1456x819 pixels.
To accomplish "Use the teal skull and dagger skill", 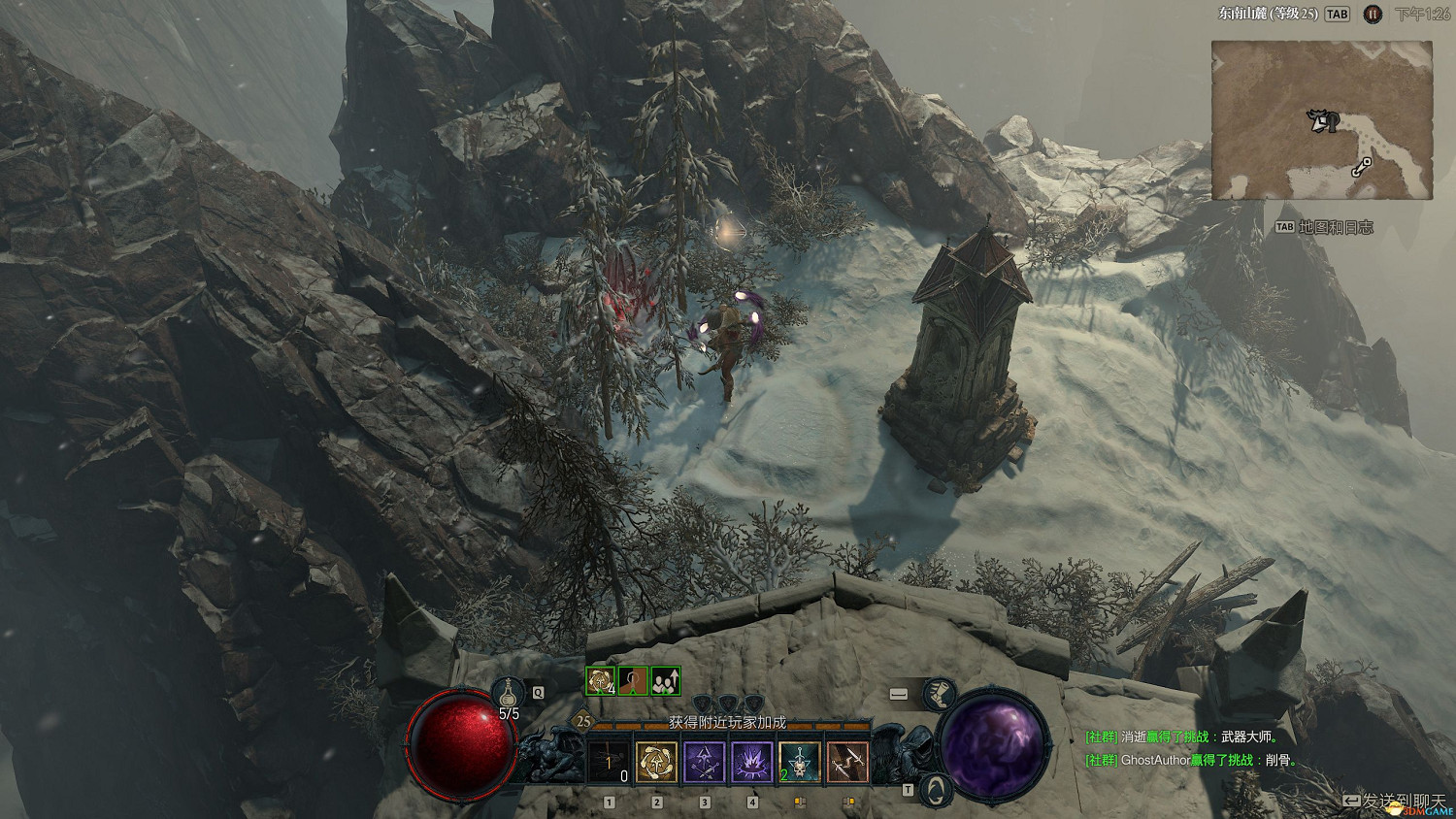I will tap(800, 762).
